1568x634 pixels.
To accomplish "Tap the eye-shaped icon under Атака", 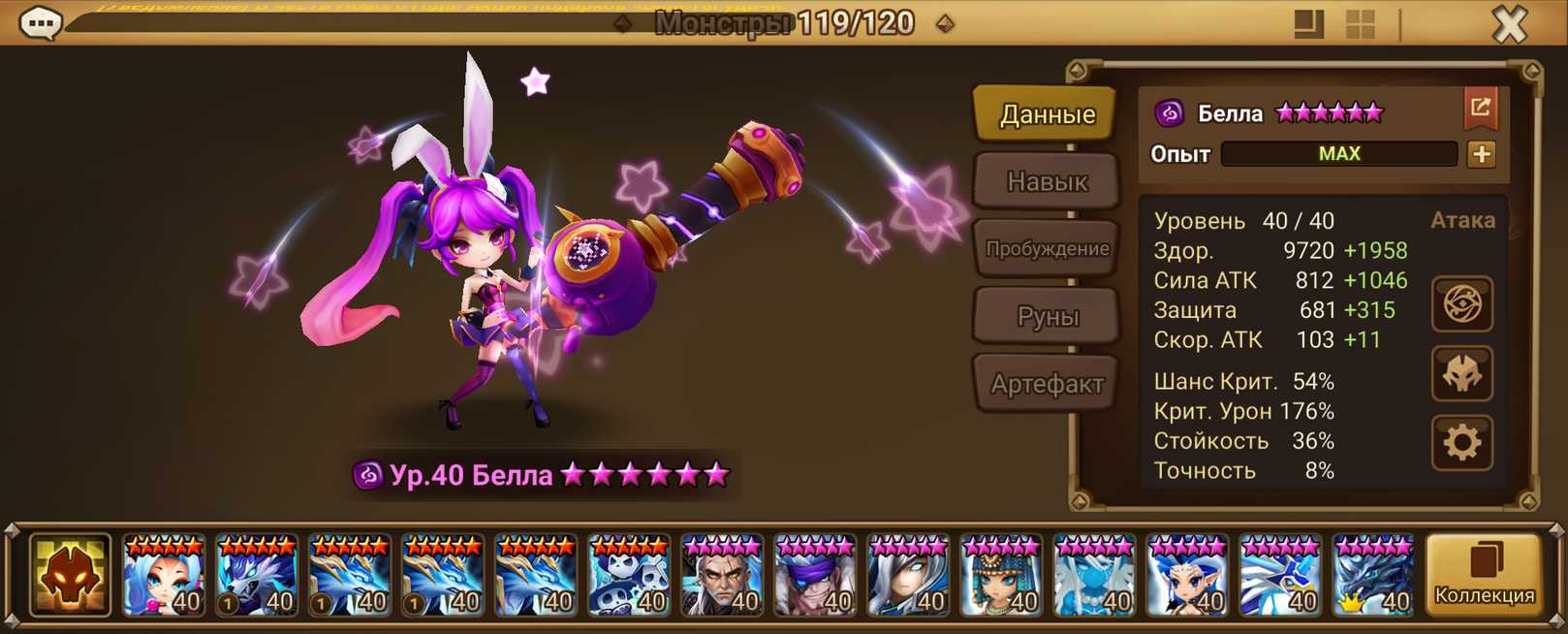I will click(1461, 304).
